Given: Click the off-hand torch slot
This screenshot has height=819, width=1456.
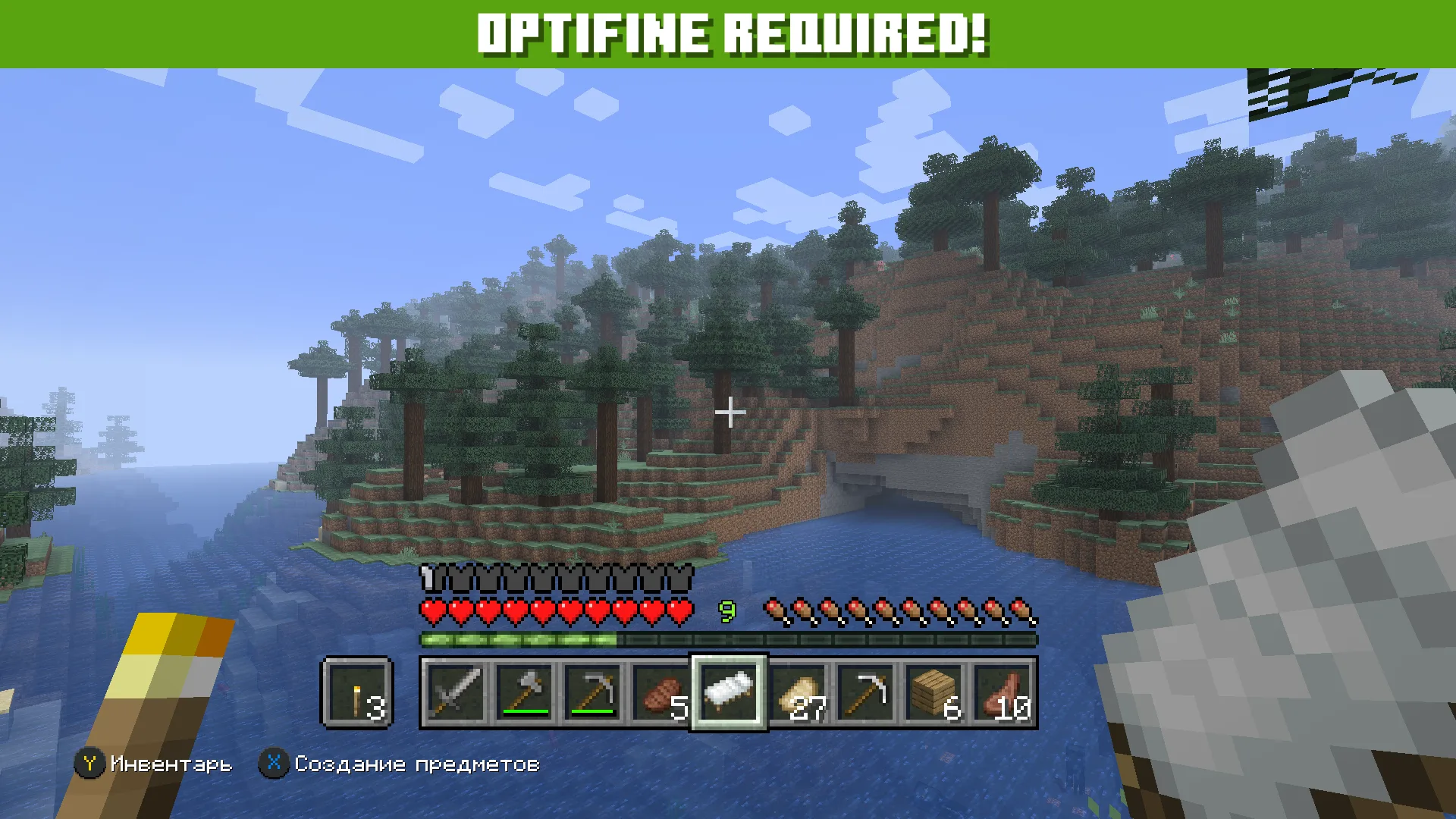Looking at the screenshot, I should [x=357, y=693].
